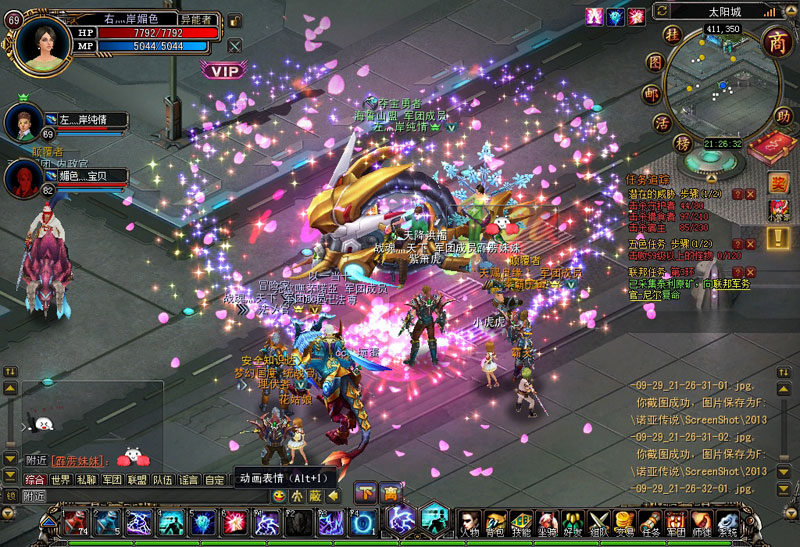Toggle the padlock icon beside the player frame
The width and height of the screenshot is (800, 547).
tap(234, 21)
